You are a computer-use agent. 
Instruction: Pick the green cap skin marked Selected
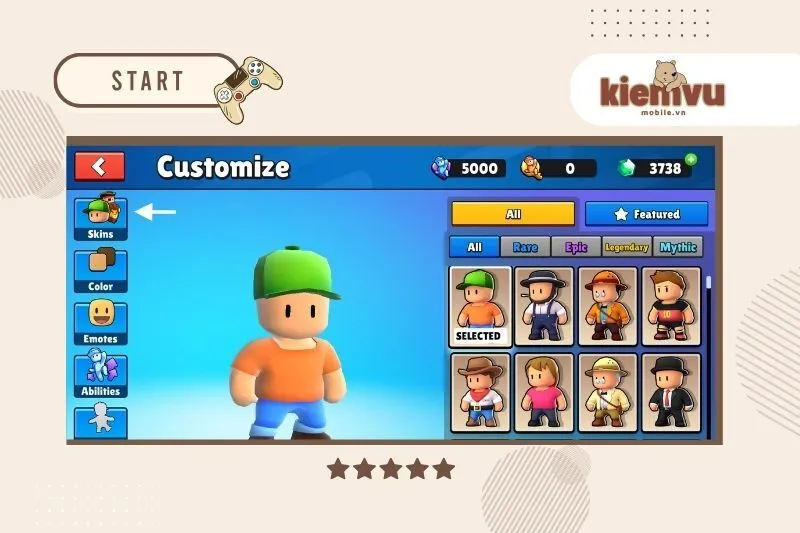click(479, 305)
